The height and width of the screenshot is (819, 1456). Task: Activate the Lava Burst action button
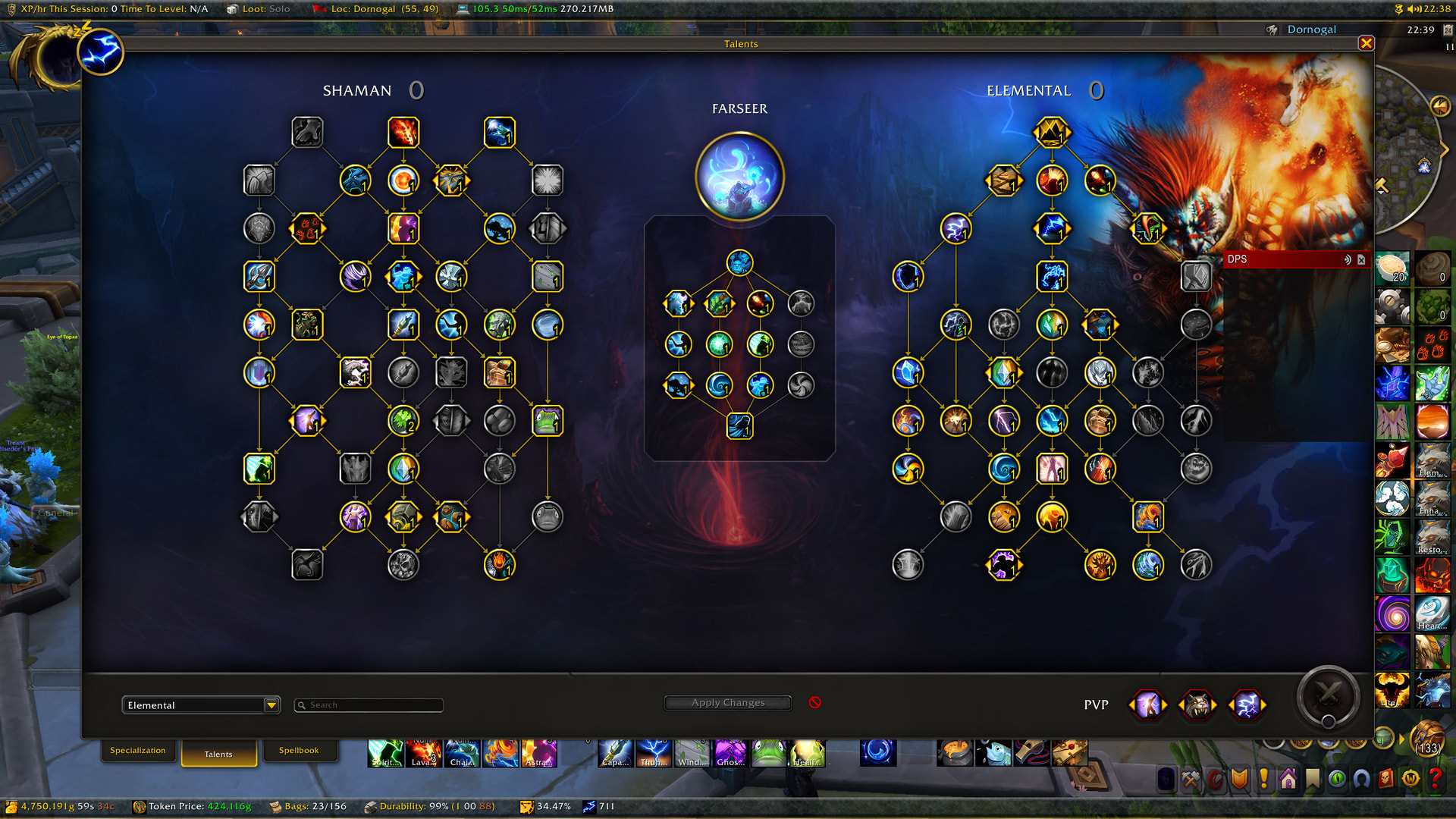tap(423, 753)
